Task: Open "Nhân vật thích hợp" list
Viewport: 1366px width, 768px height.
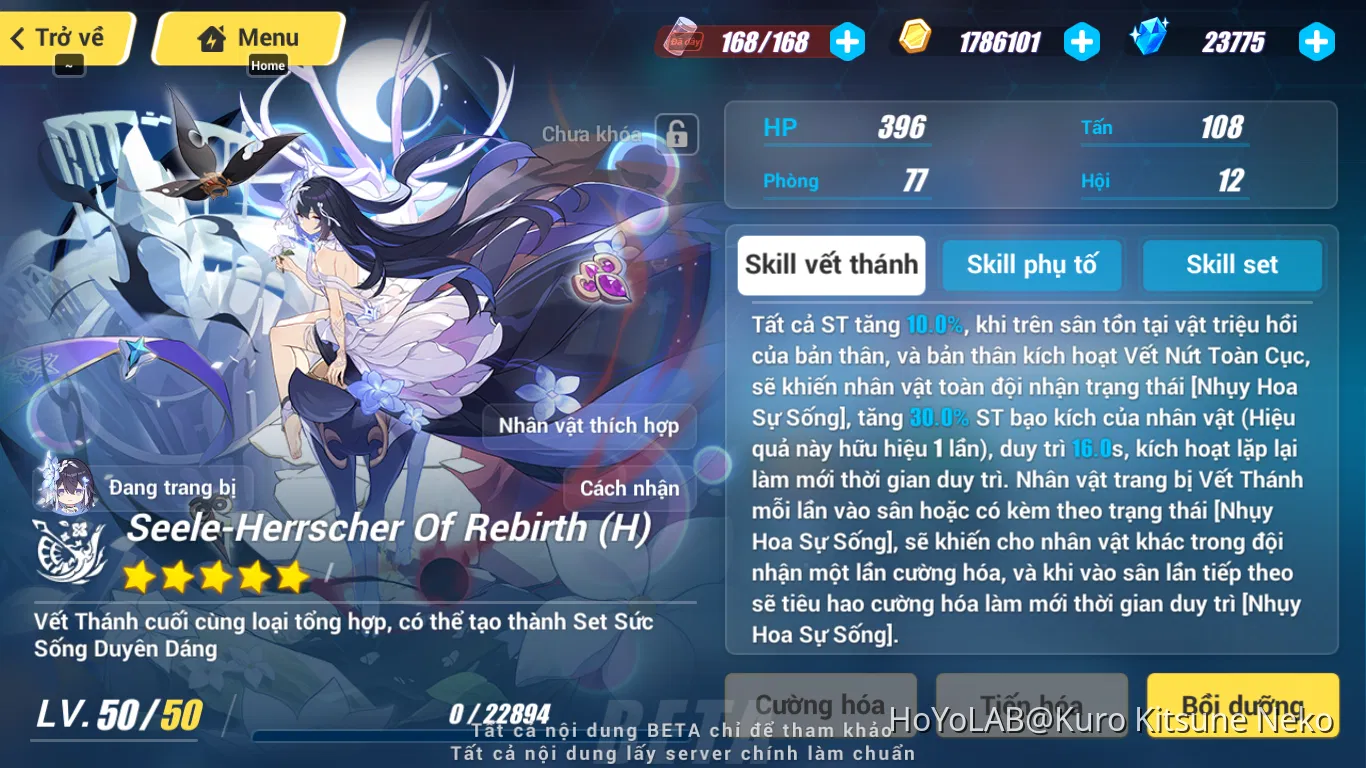Action: pos(588,426)
